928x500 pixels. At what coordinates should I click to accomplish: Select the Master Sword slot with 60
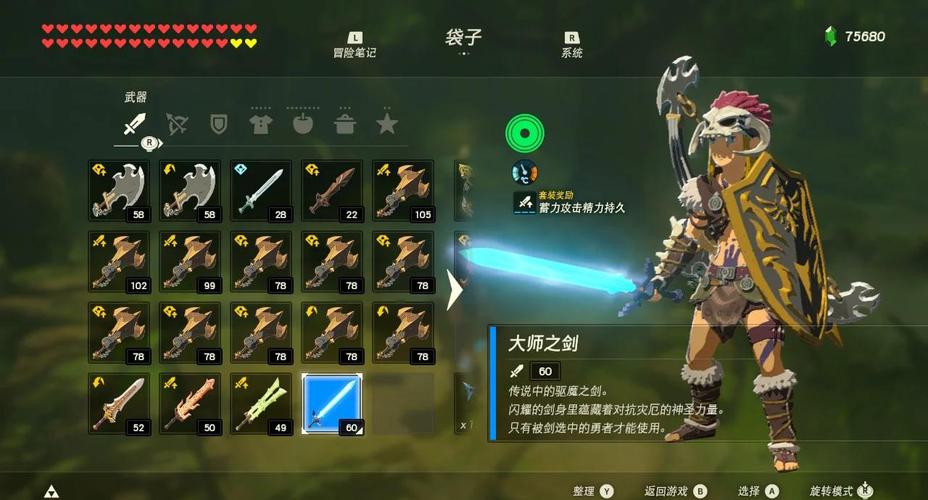point(332,404)
